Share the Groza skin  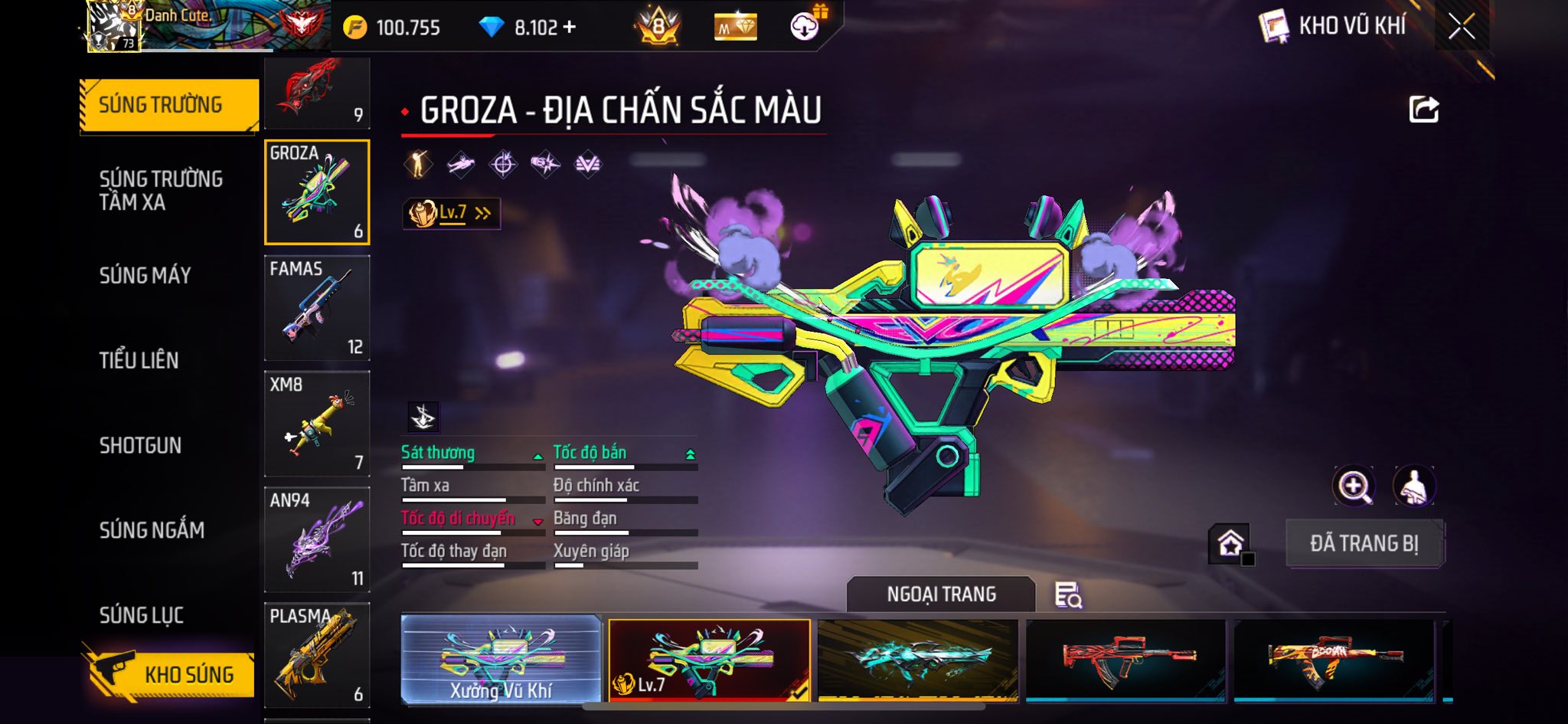pyautogui.click(x=1423, y=110)
